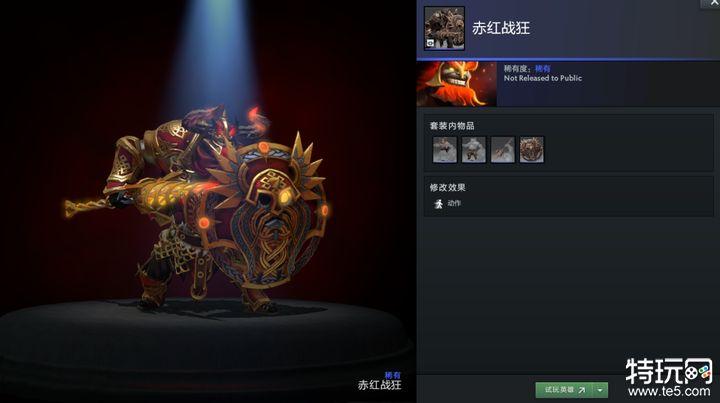Choose the second set item icon
This screenshot has width=720, height=403.
(474, 150)
